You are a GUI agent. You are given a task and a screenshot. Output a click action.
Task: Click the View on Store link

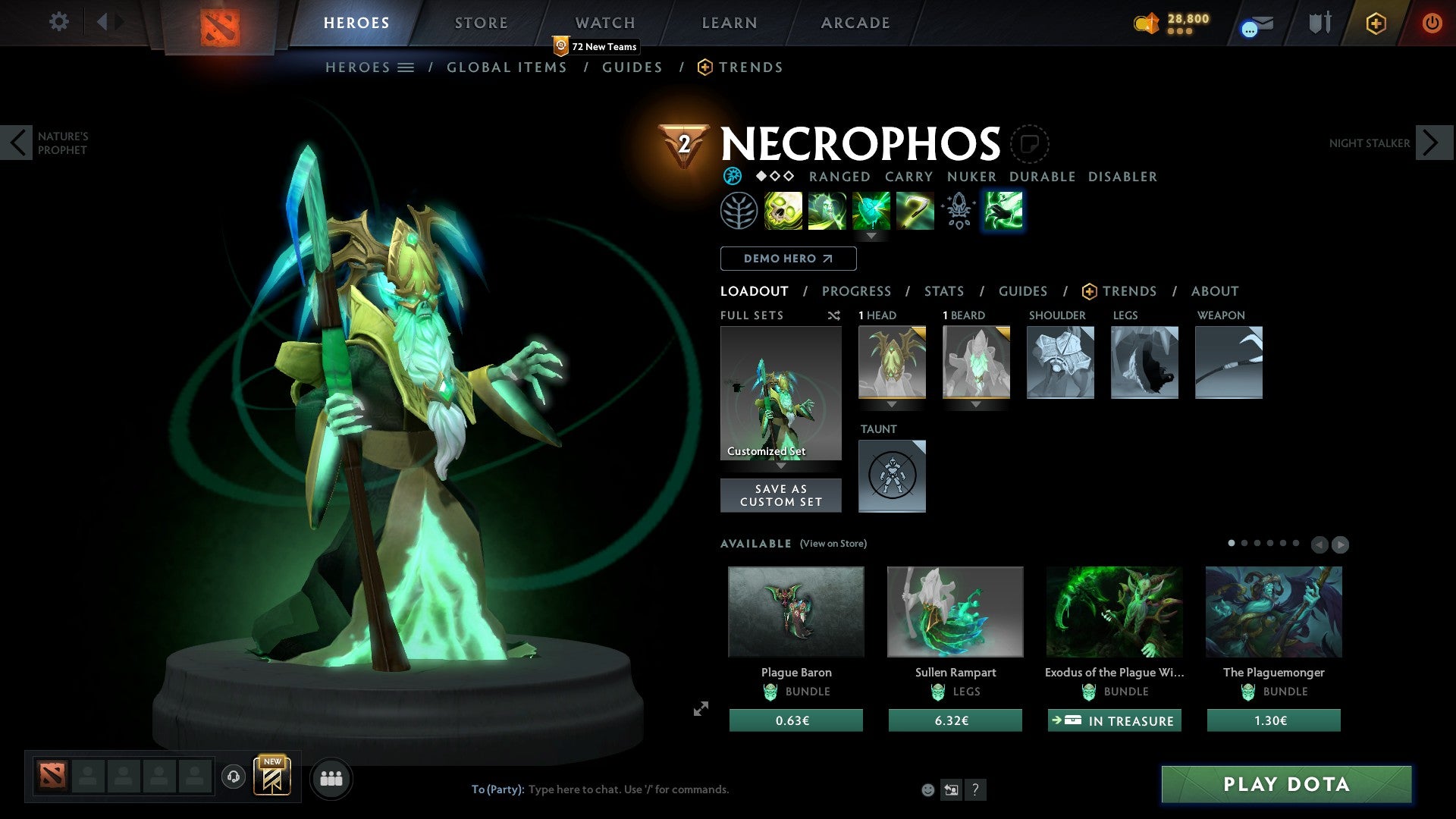point(832,544)
